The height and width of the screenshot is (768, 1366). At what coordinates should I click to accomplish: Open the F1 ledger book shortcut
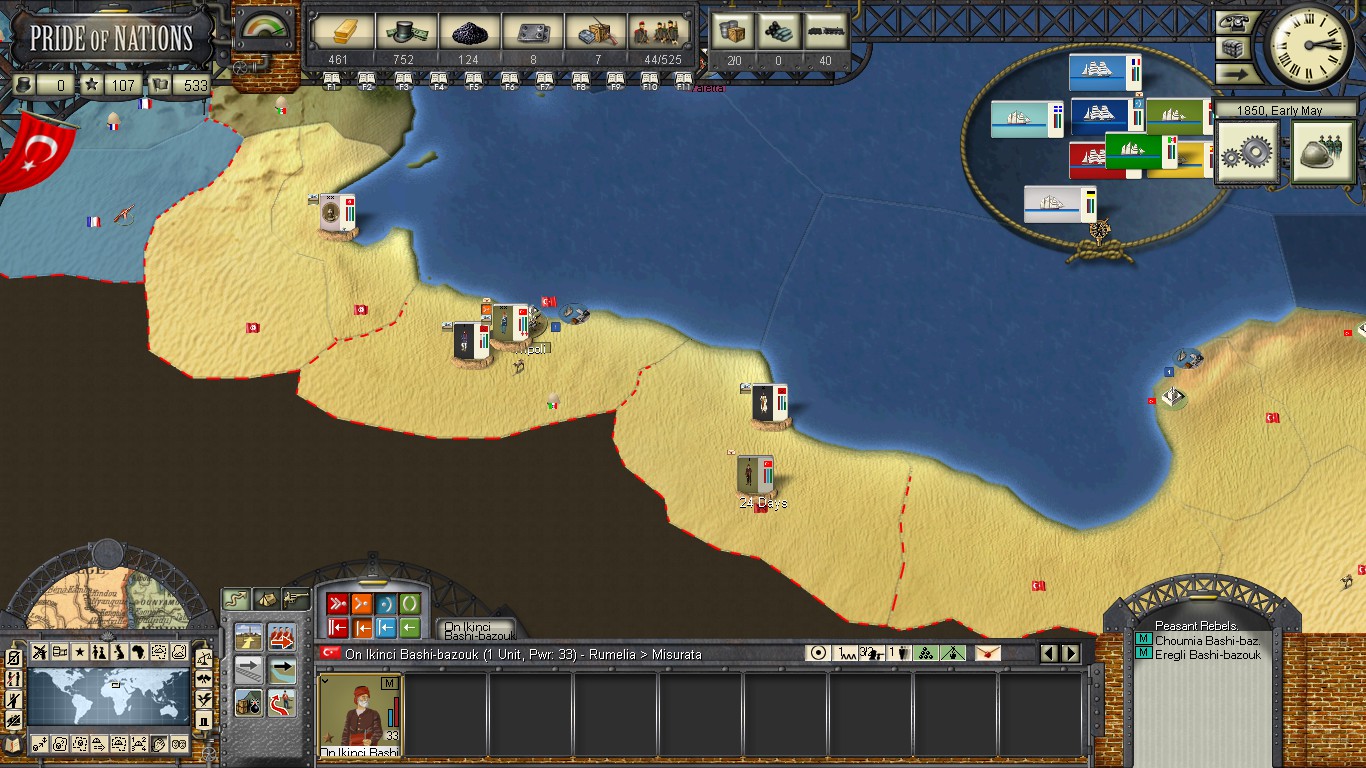tap(332, 78)
